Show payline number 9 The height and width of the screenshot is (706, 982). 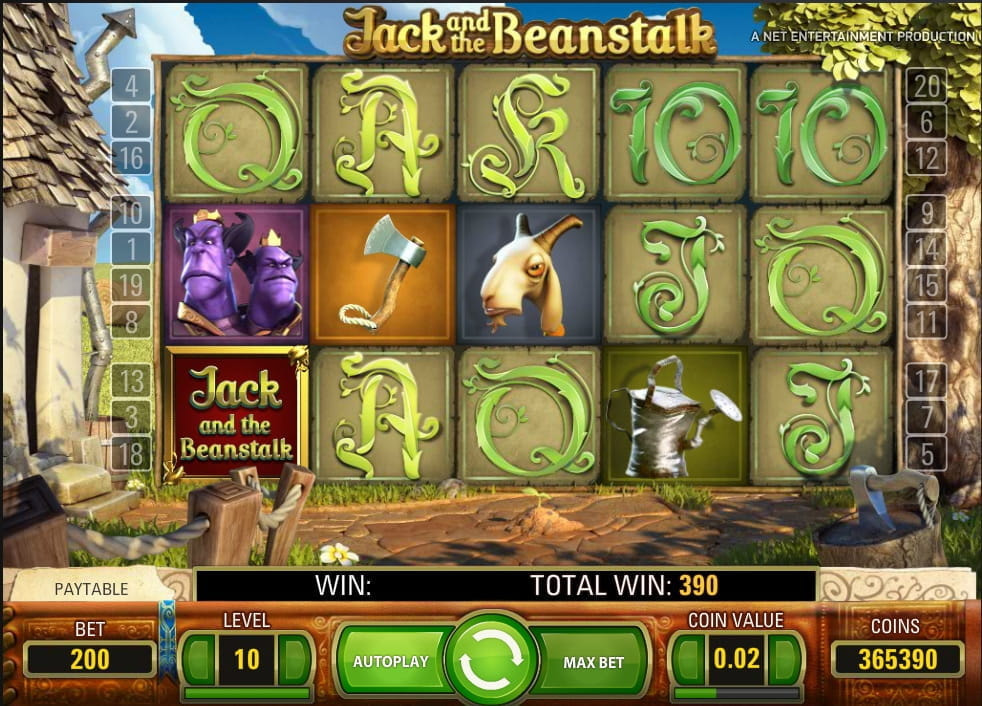click(927, 213)
